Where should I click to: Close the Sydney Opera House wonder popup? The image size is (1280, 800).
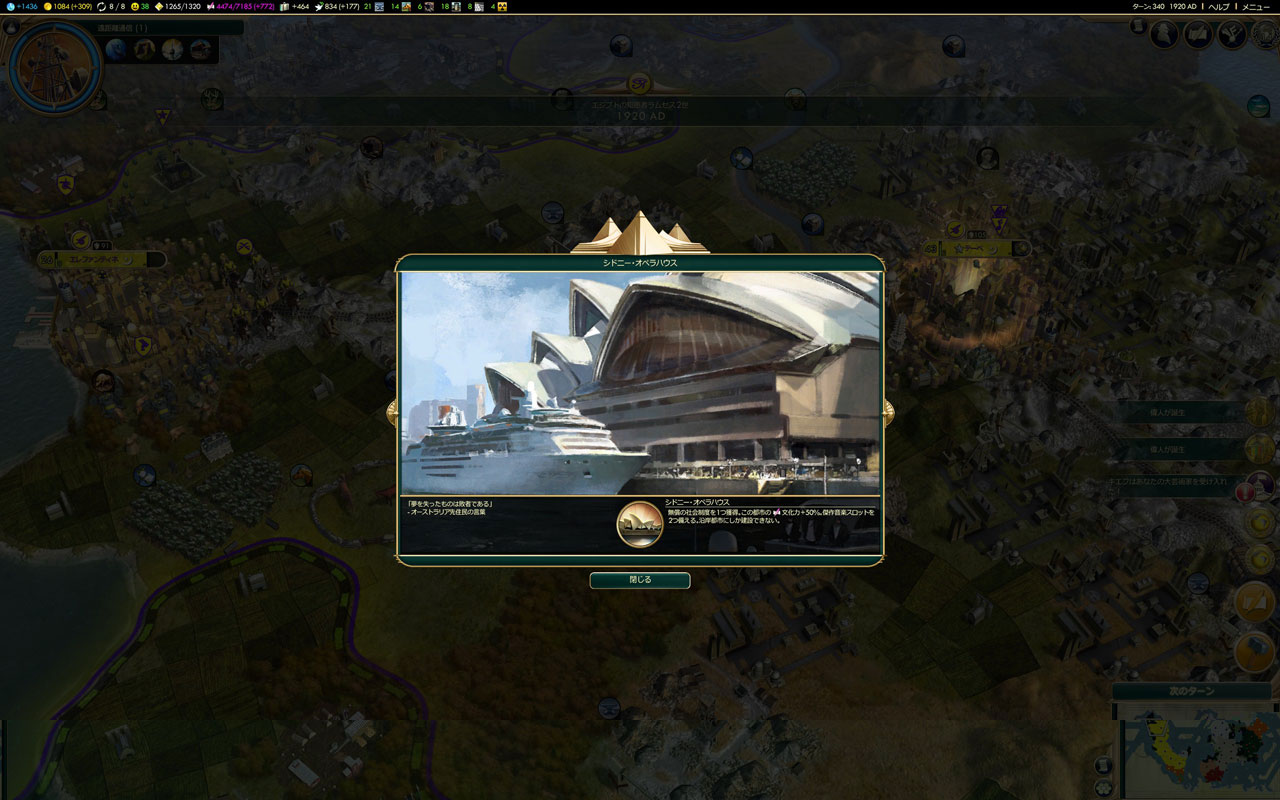[x=639, y=580]
